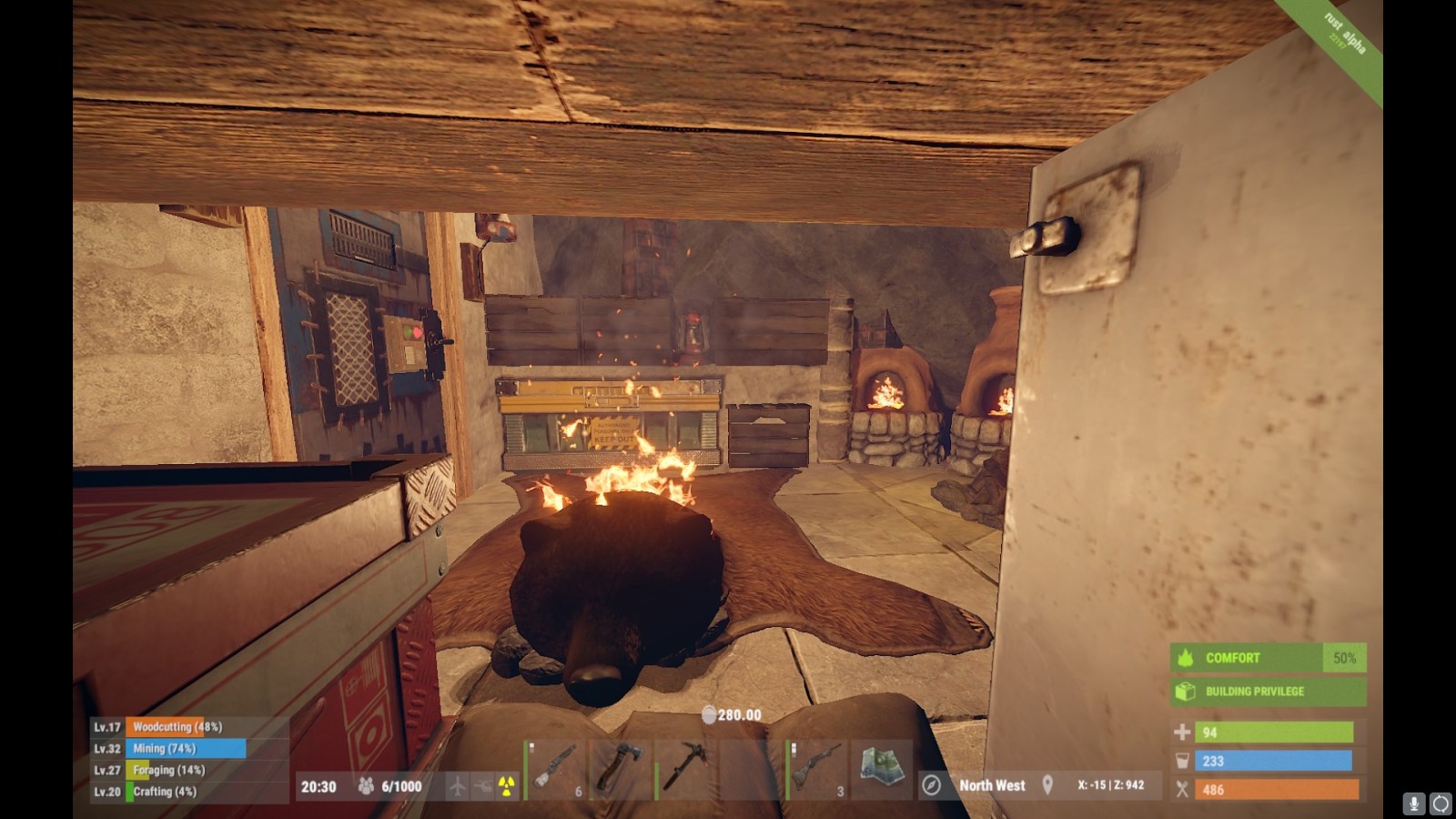Image resolution: width=1456 pixels, height=819 pixels.
Task: Click the compass icon beside North West
Action: (x=931, y=785)
